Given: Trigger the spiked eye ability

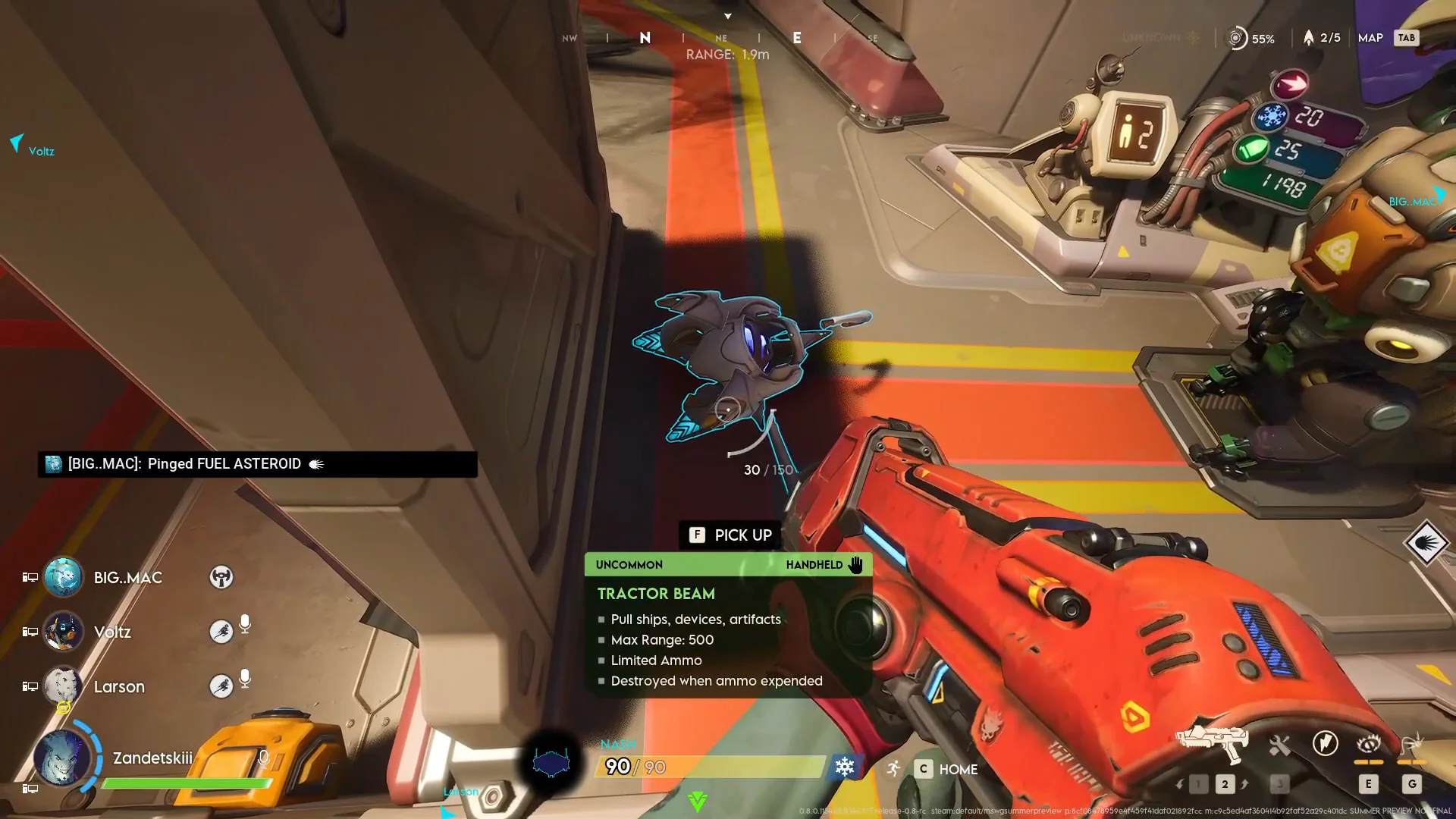Looking at the screenshot, I should pos(1369,743).
